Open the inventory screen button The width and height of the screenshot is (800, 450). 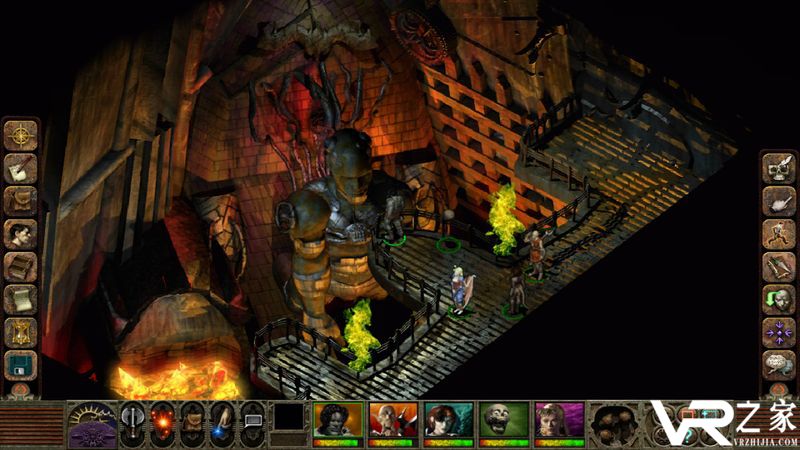[20, 201]
